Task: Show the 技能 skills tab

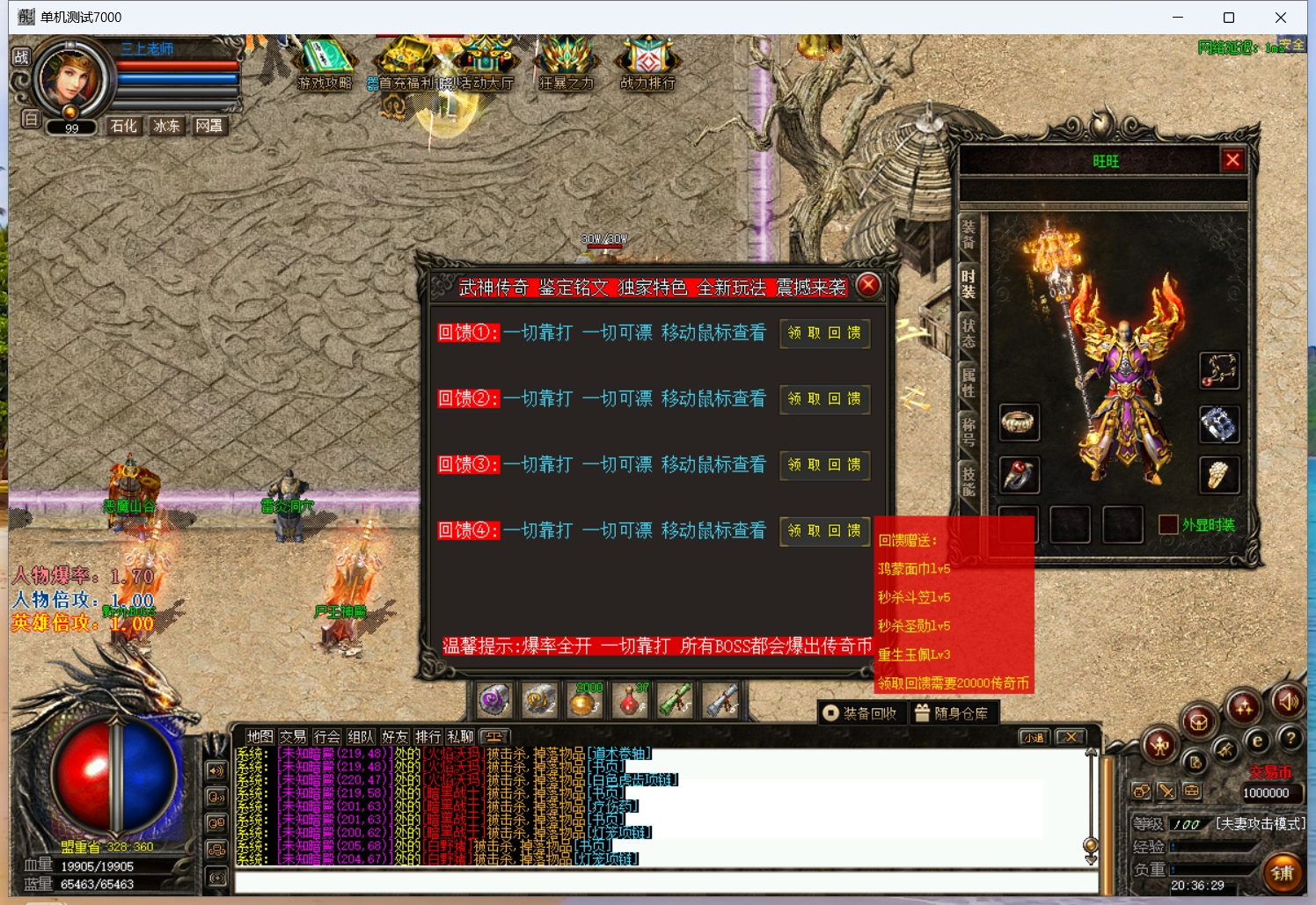Action: tap(969, 481)
